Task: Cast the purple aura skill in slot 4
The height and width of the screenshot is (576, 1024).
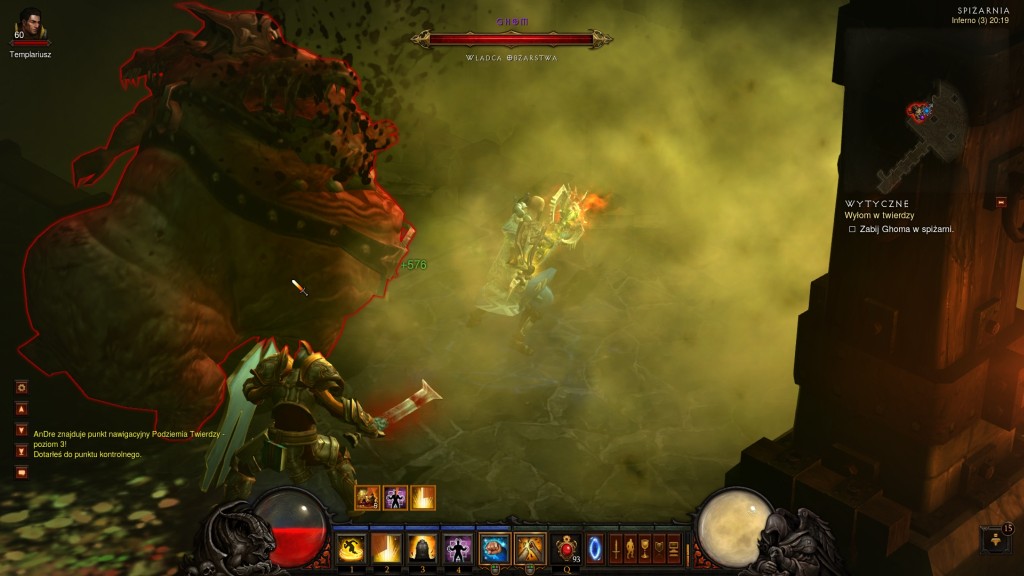Action: point(458,548)
